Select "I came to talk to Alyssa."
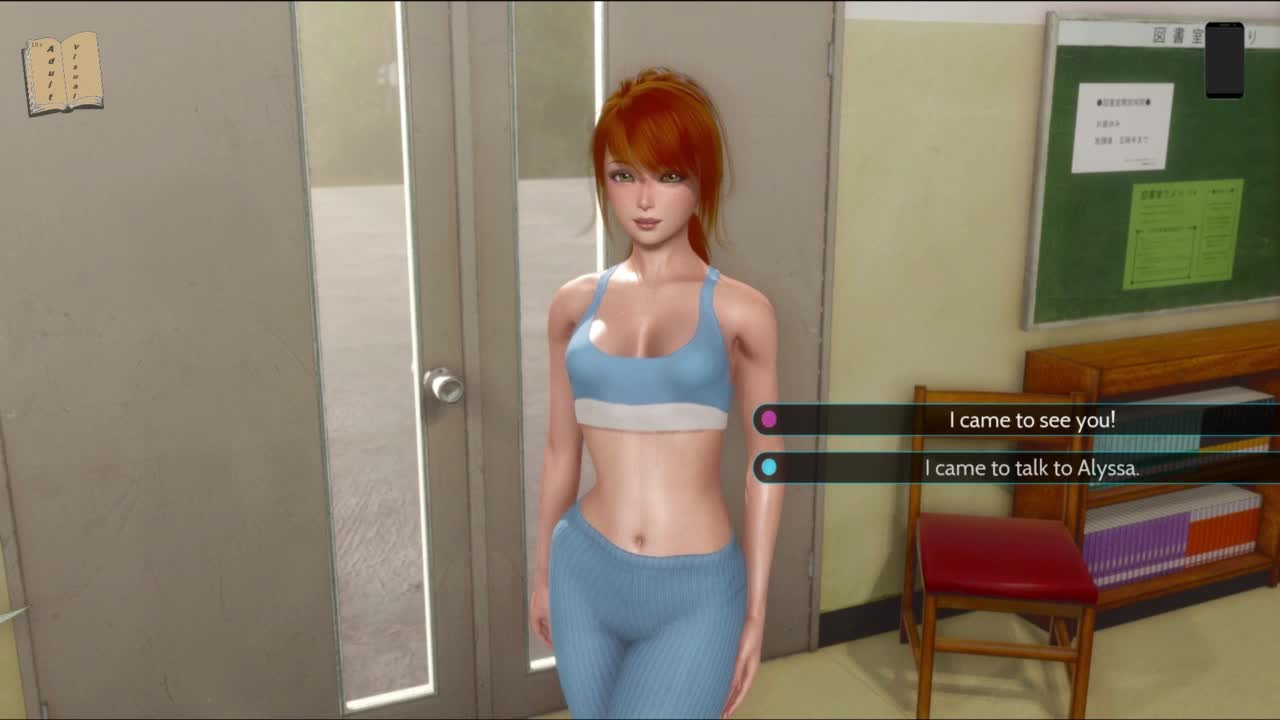 tap(1030, 467)
